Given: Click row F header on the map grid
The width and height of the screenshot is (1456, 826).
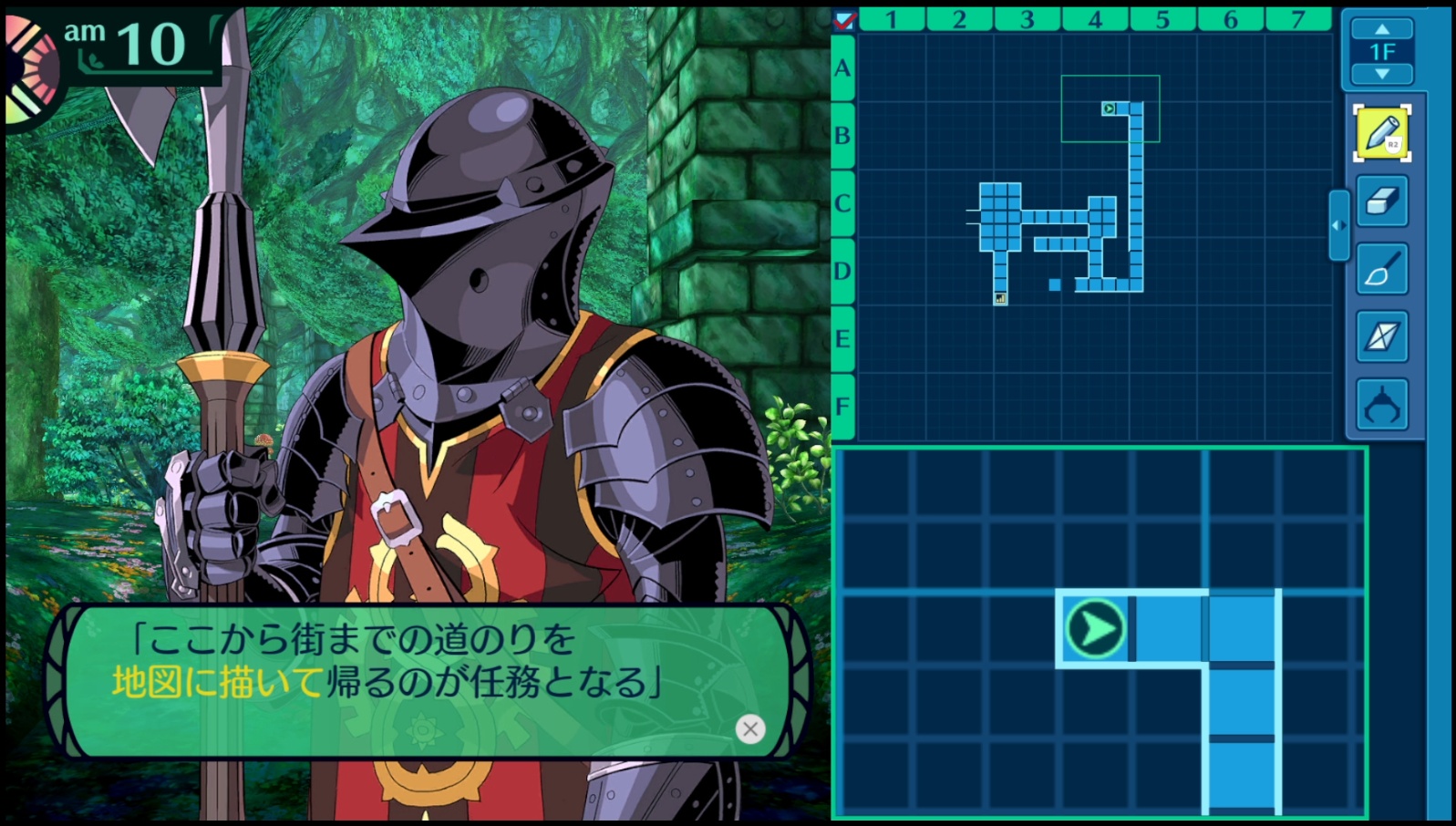Looking at the screenshot, I should point(842,407).
